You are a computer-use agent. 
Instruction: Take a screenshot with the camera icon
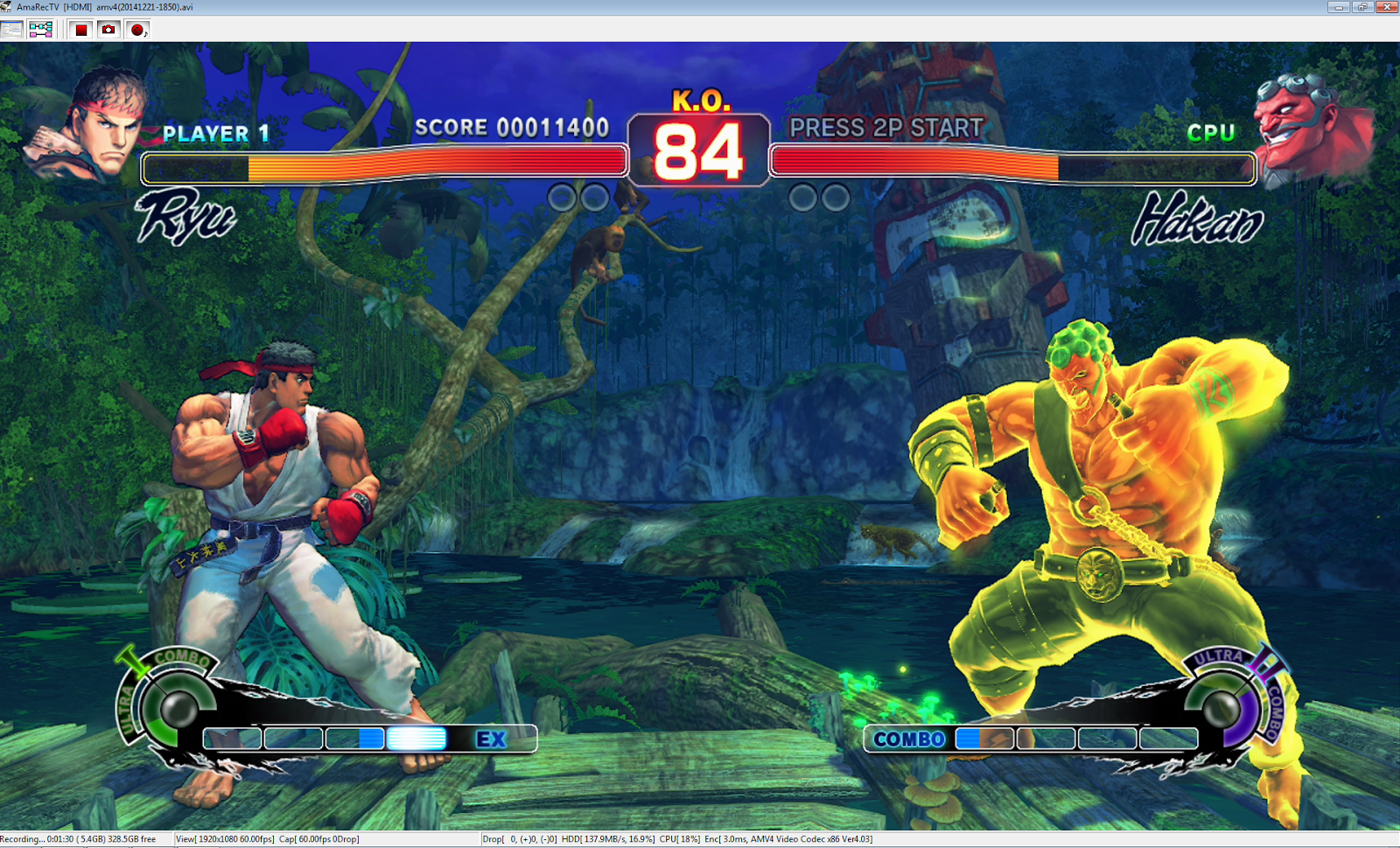[x=108, y=29]
